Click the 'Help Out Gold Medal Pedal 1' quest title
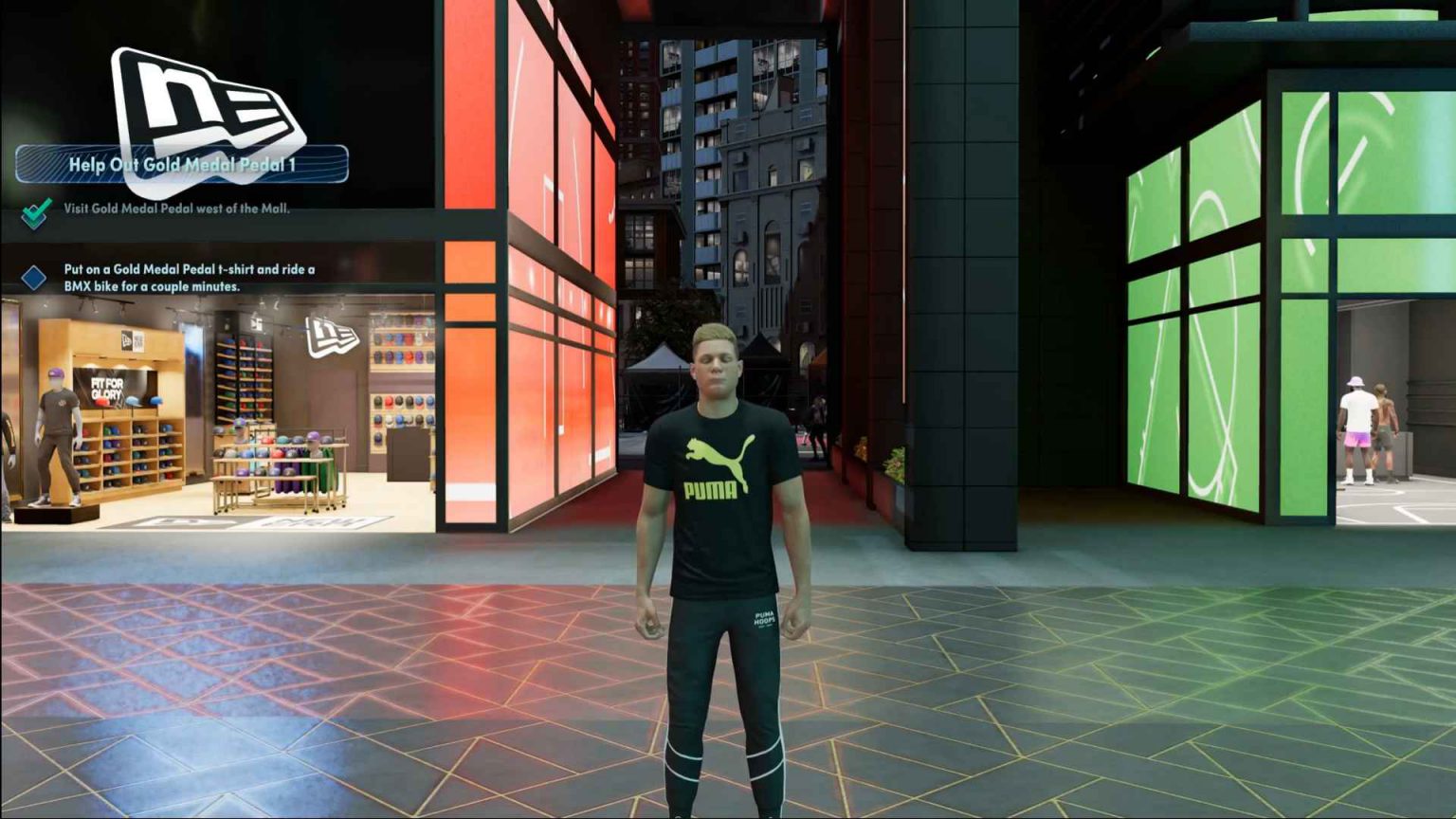This screenshot has width=1456, height=819. point(183,164)
